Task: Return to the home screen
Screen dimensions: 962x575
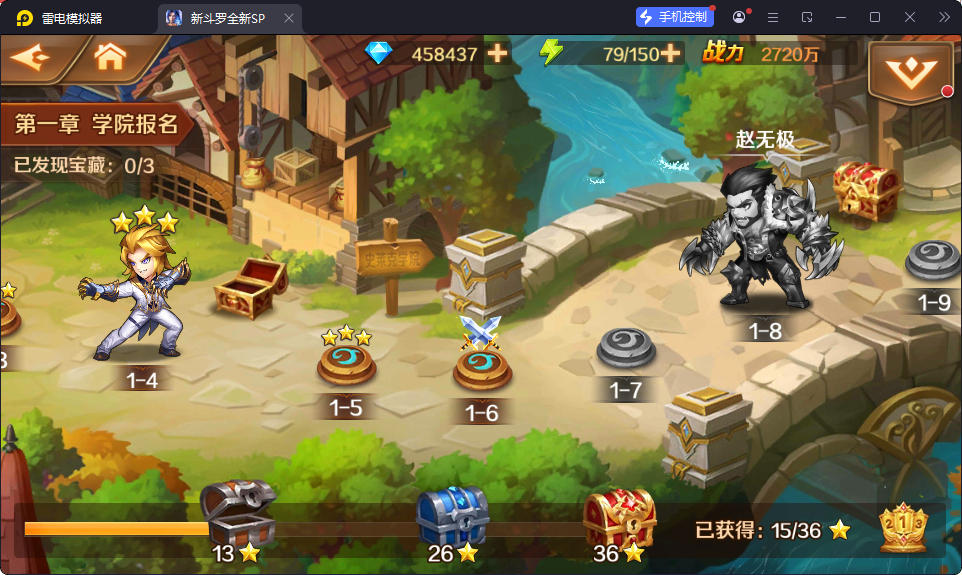Action: (x=110, y=58)
